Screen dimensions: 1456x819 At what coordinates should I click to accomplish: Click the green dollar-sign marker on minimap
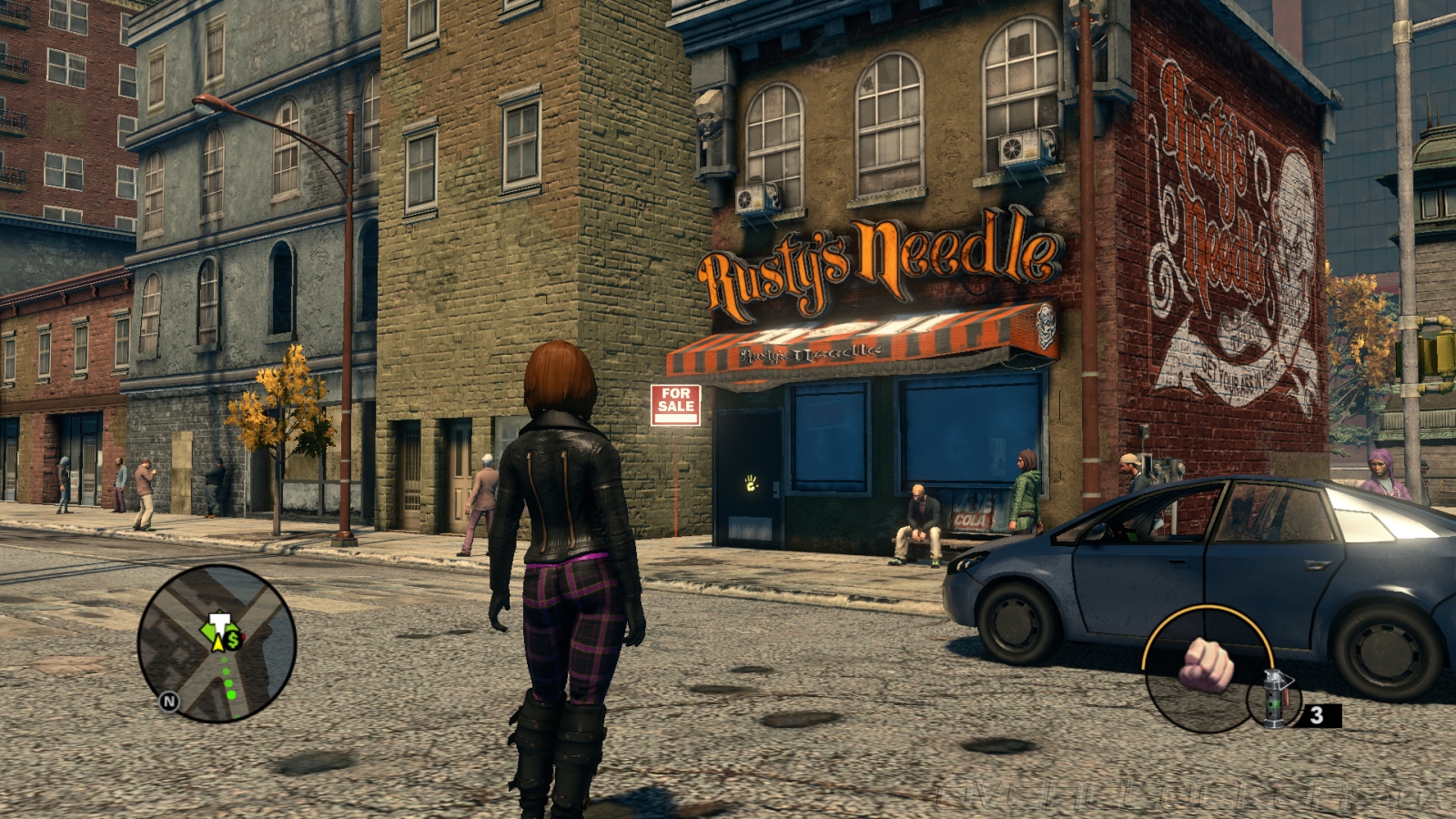[x=234, y=640]
